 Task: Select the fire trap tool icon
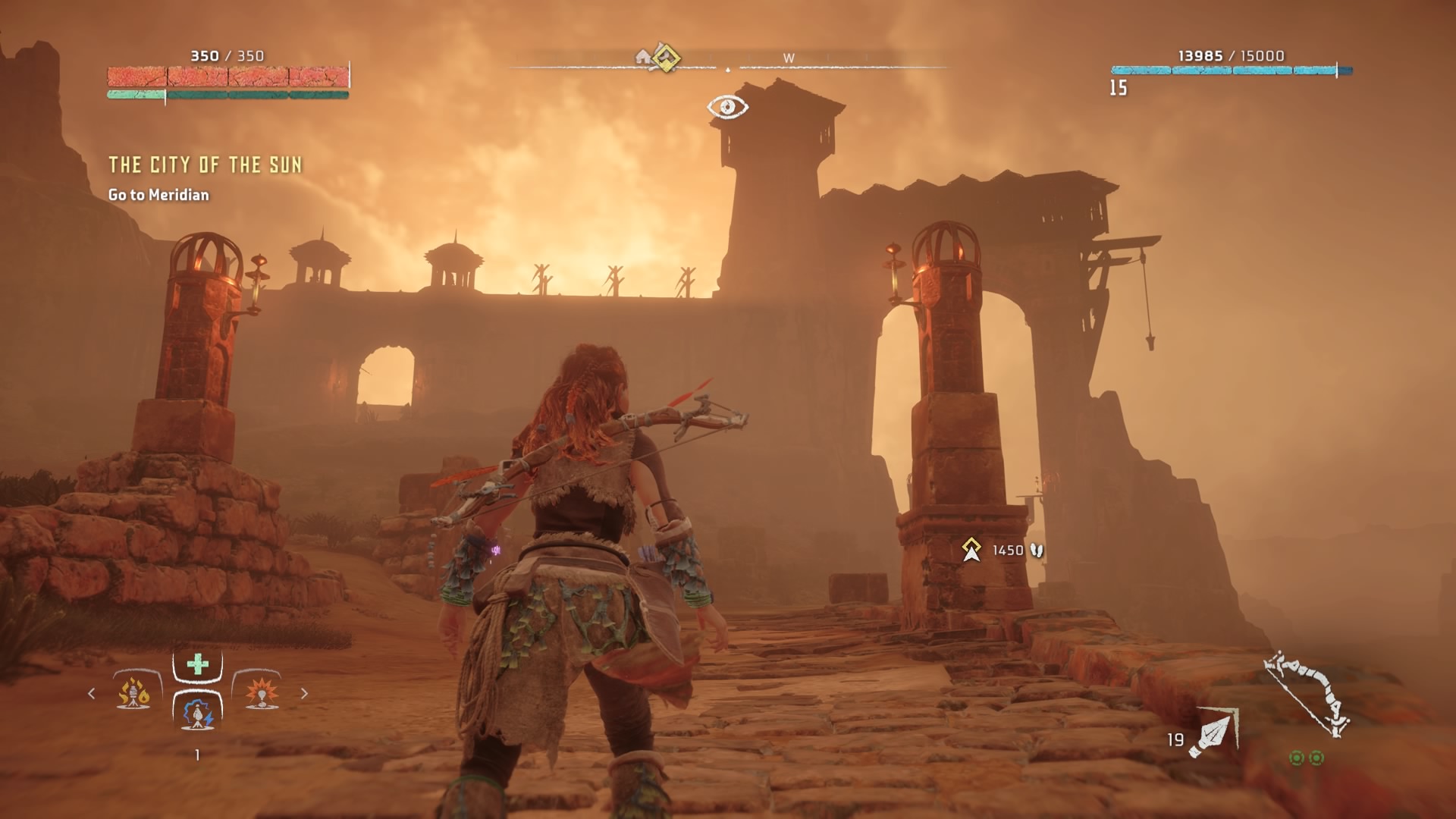click(133, 692)
